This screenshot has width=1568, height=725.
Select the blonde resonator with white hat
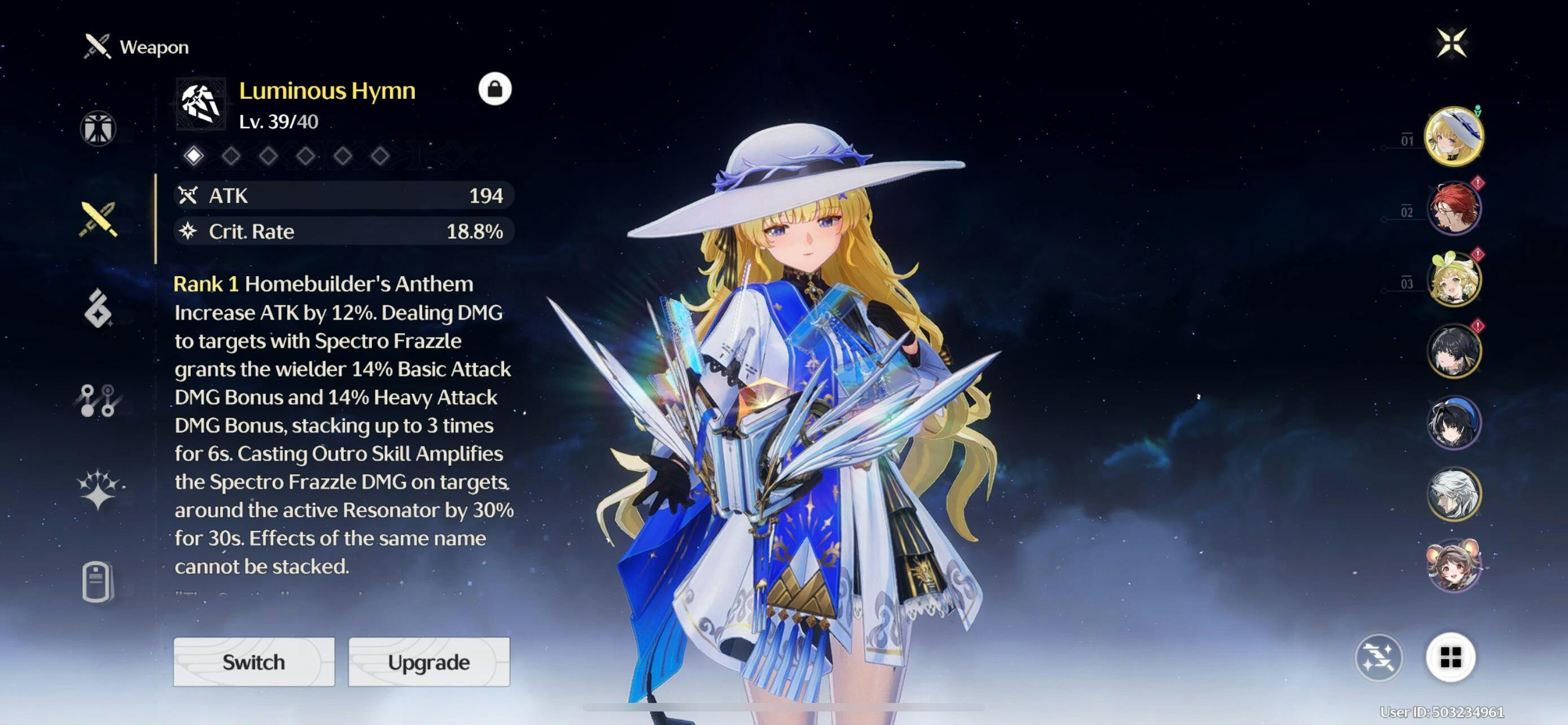coord(1453,136)
